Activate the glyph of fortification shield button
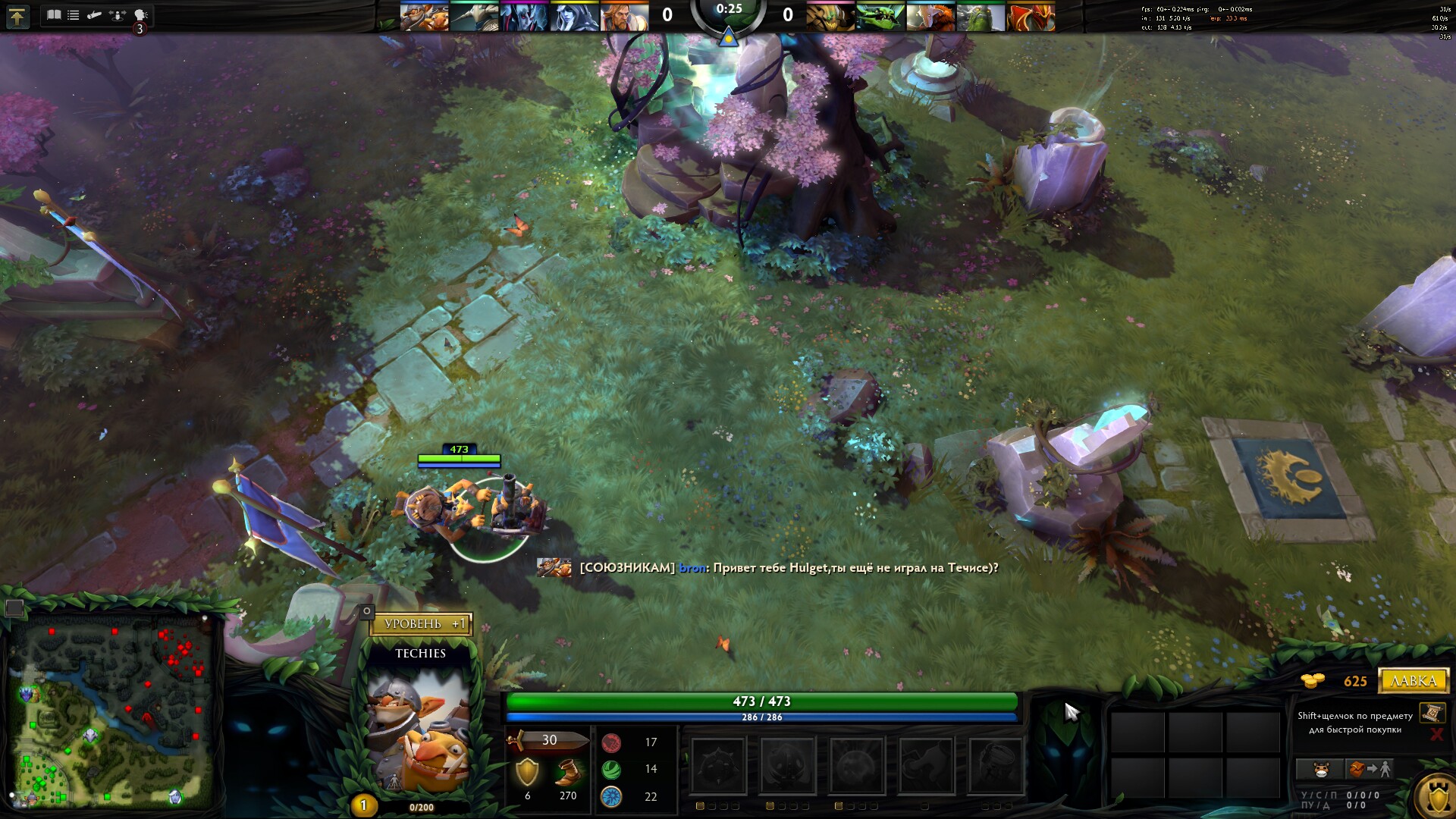Viewport: 1456px width, 819px height. (1438, 798)
